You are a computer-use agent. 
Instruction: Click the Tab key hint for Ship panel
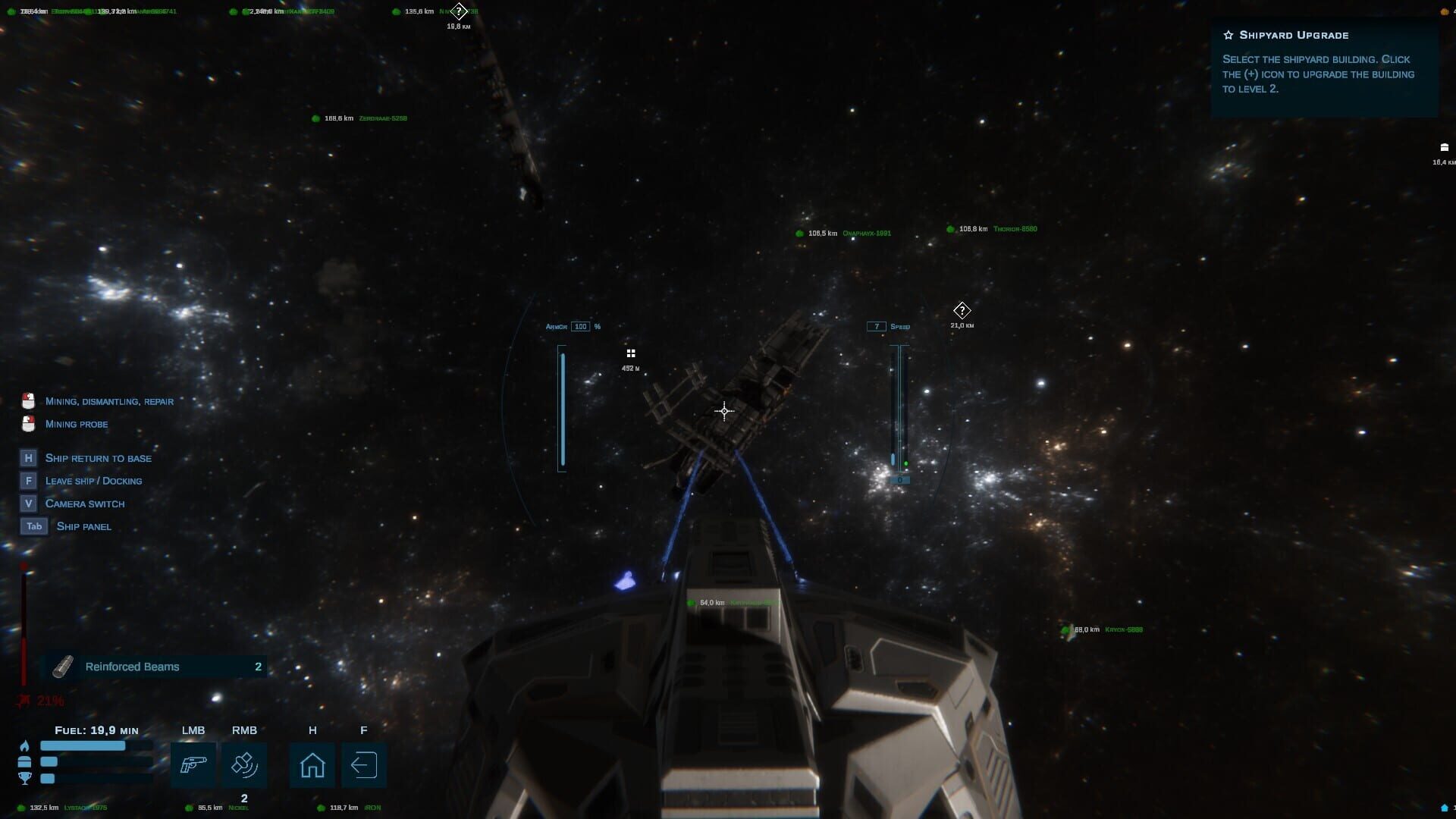pos(33,526)
